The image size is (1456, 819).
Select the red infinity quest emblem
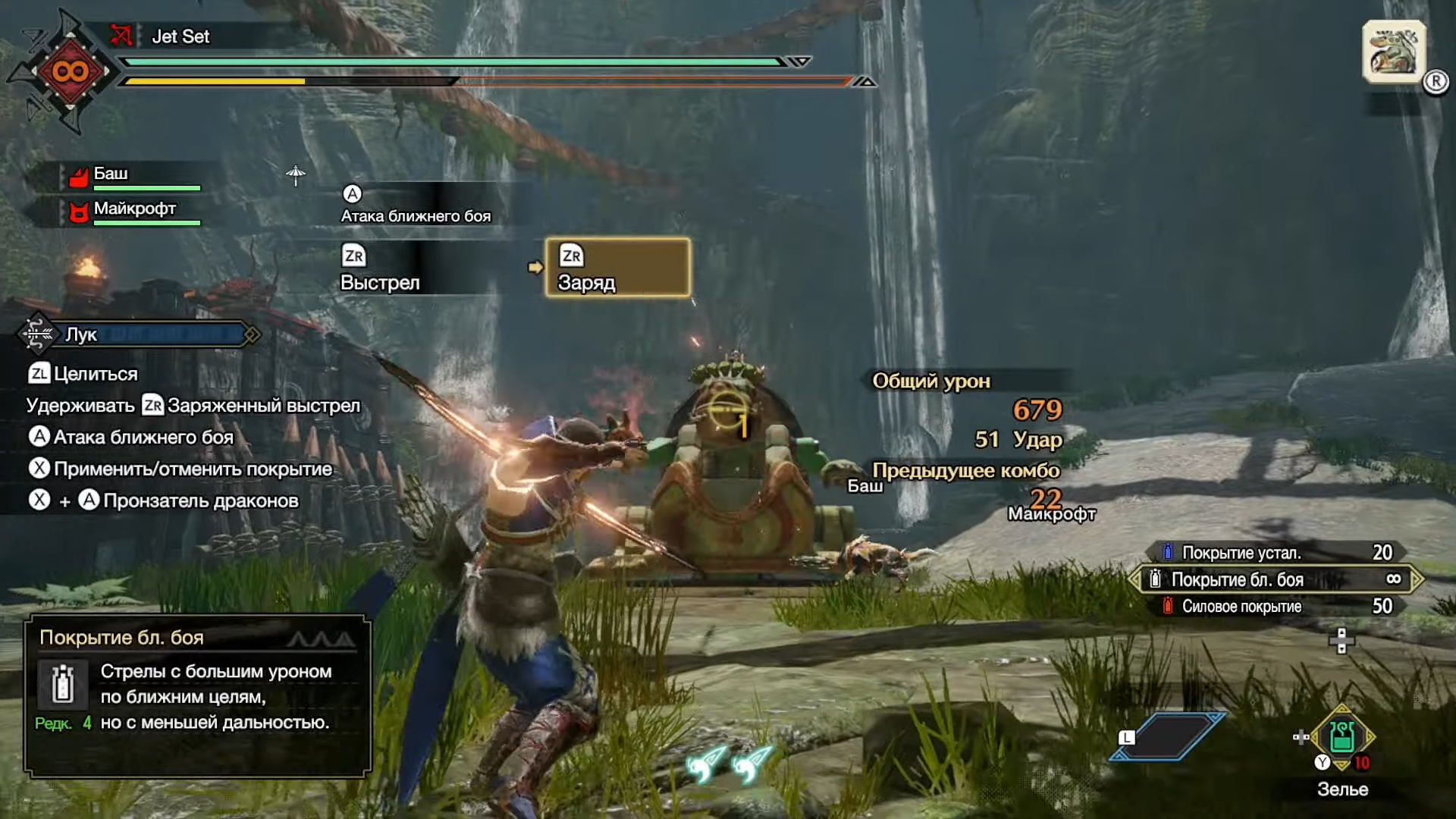(70, 72)
